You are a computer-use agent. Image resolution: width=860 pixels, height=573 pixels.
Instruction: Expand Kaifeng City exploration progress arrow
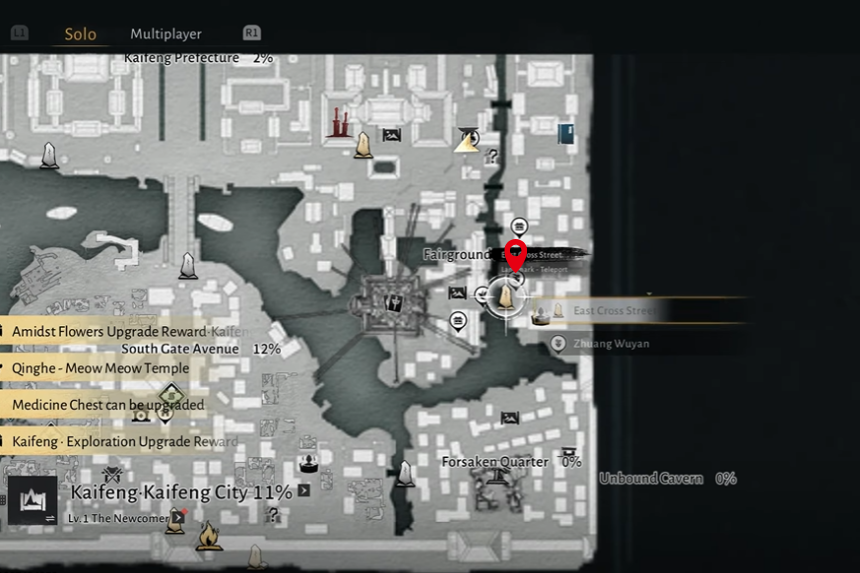click(x=304, y=491)
